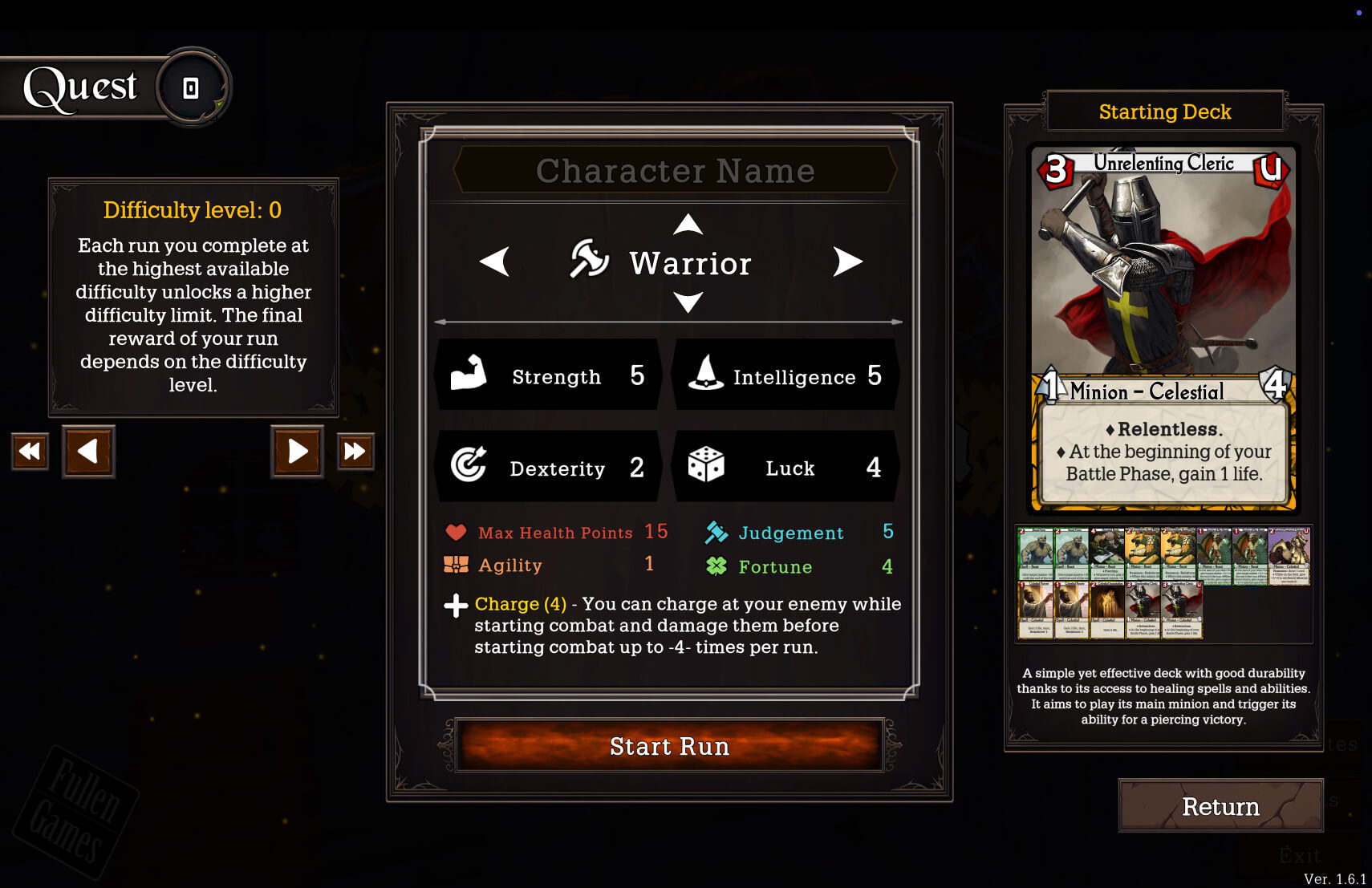Enter a name in the Character Name field
This screenshot has width=1372, height=888.
click(675, 171)
